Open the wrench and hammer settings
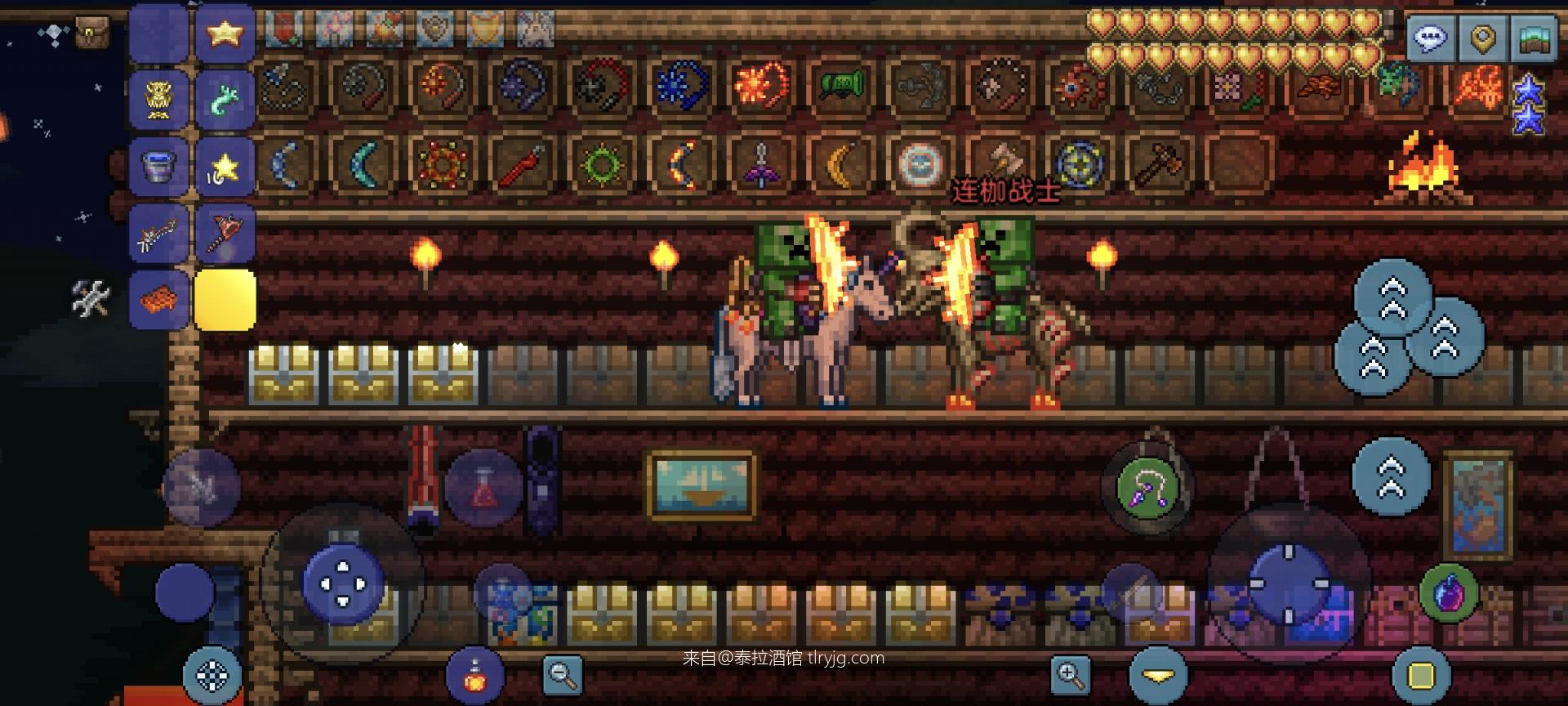The height and width of the screenshot is (706, 1568). point(91,299)
